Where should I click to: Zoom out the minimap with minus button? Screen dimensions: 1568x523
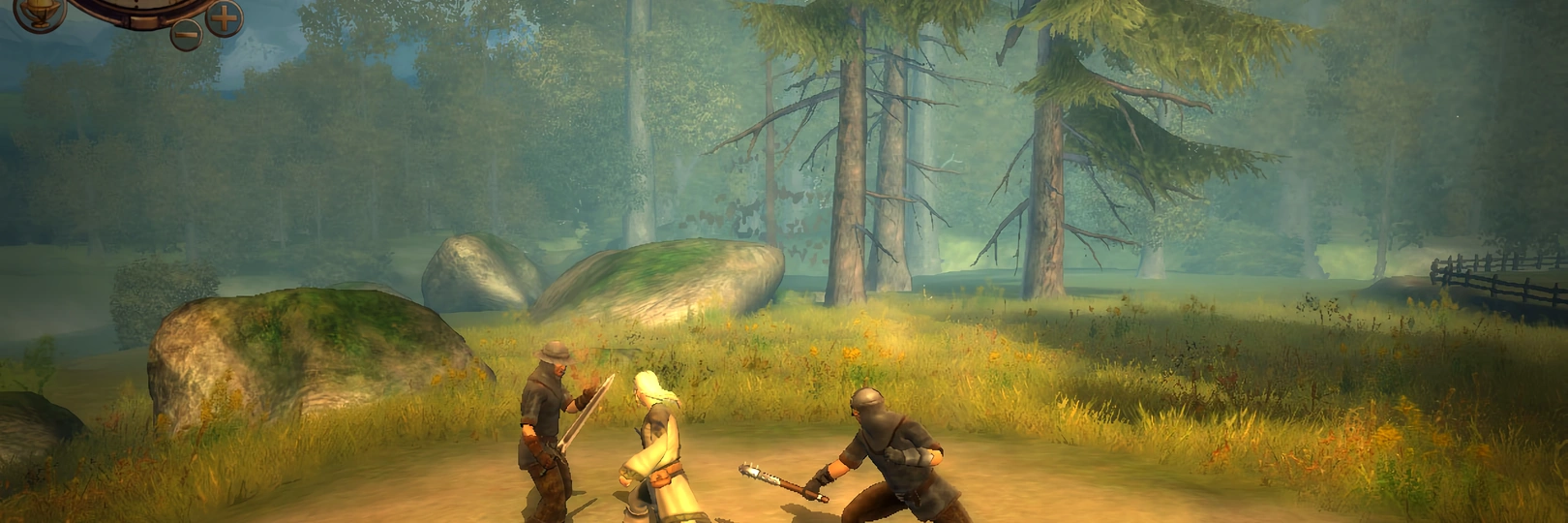[x=187, y=34]
